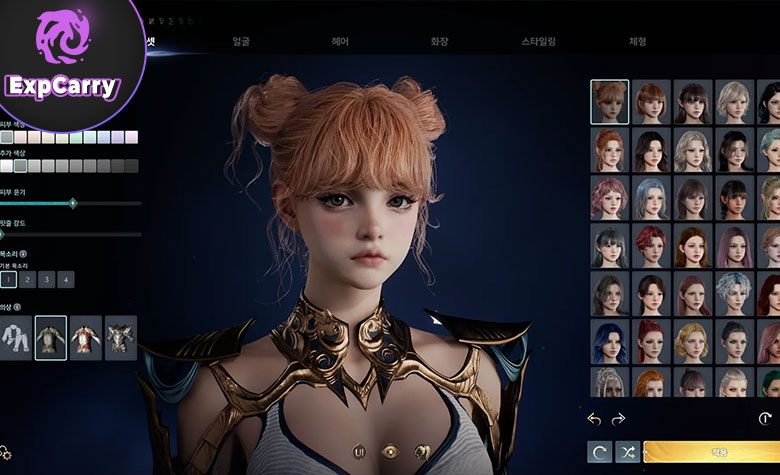Screen dimensions: 780x475
Task: Randomize appearance with the shuffle button
Action: pos(627,452)
